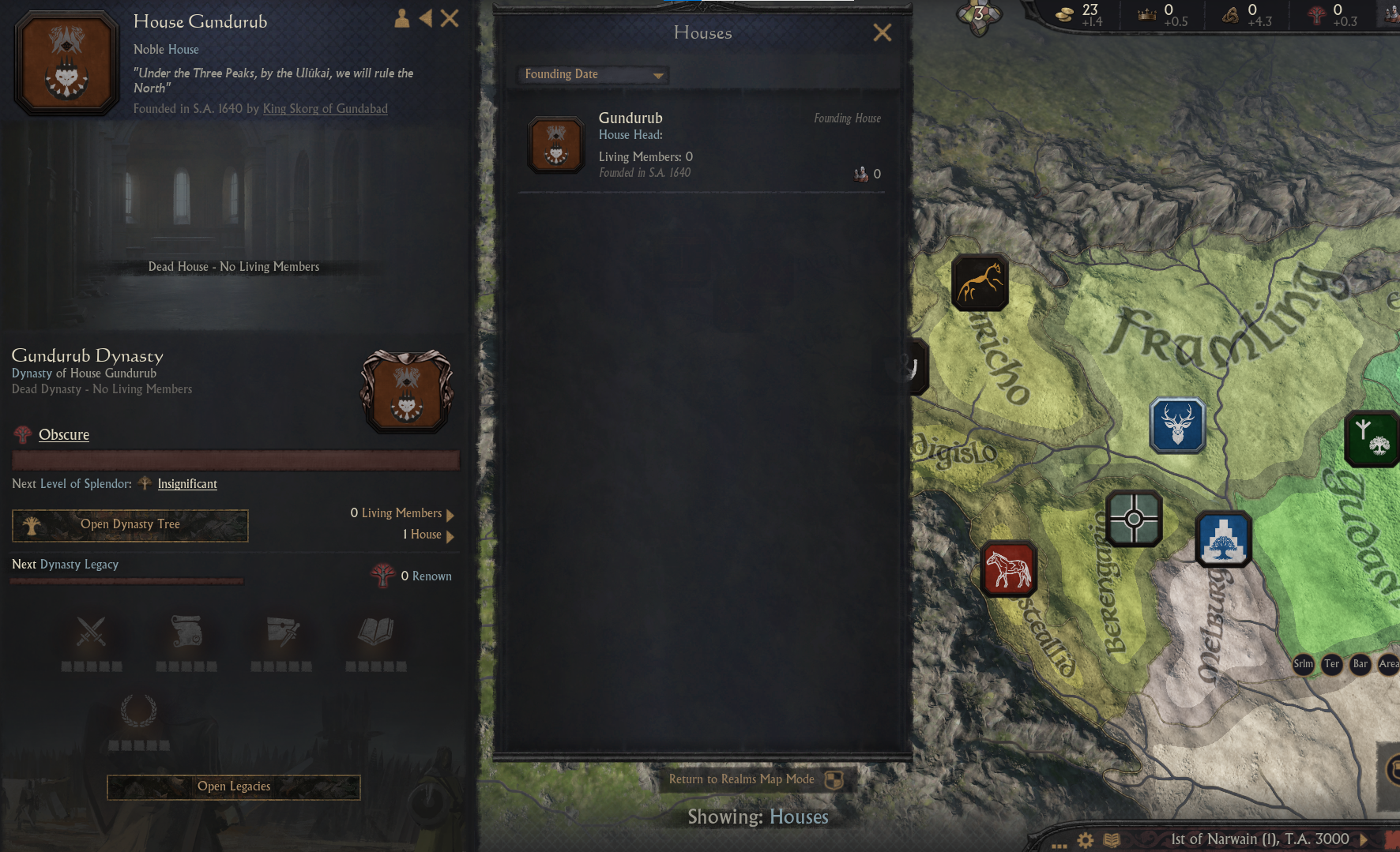The image size is (1400, 852).
Task: Open the gear settings icon
Action: pos(1086,840)
